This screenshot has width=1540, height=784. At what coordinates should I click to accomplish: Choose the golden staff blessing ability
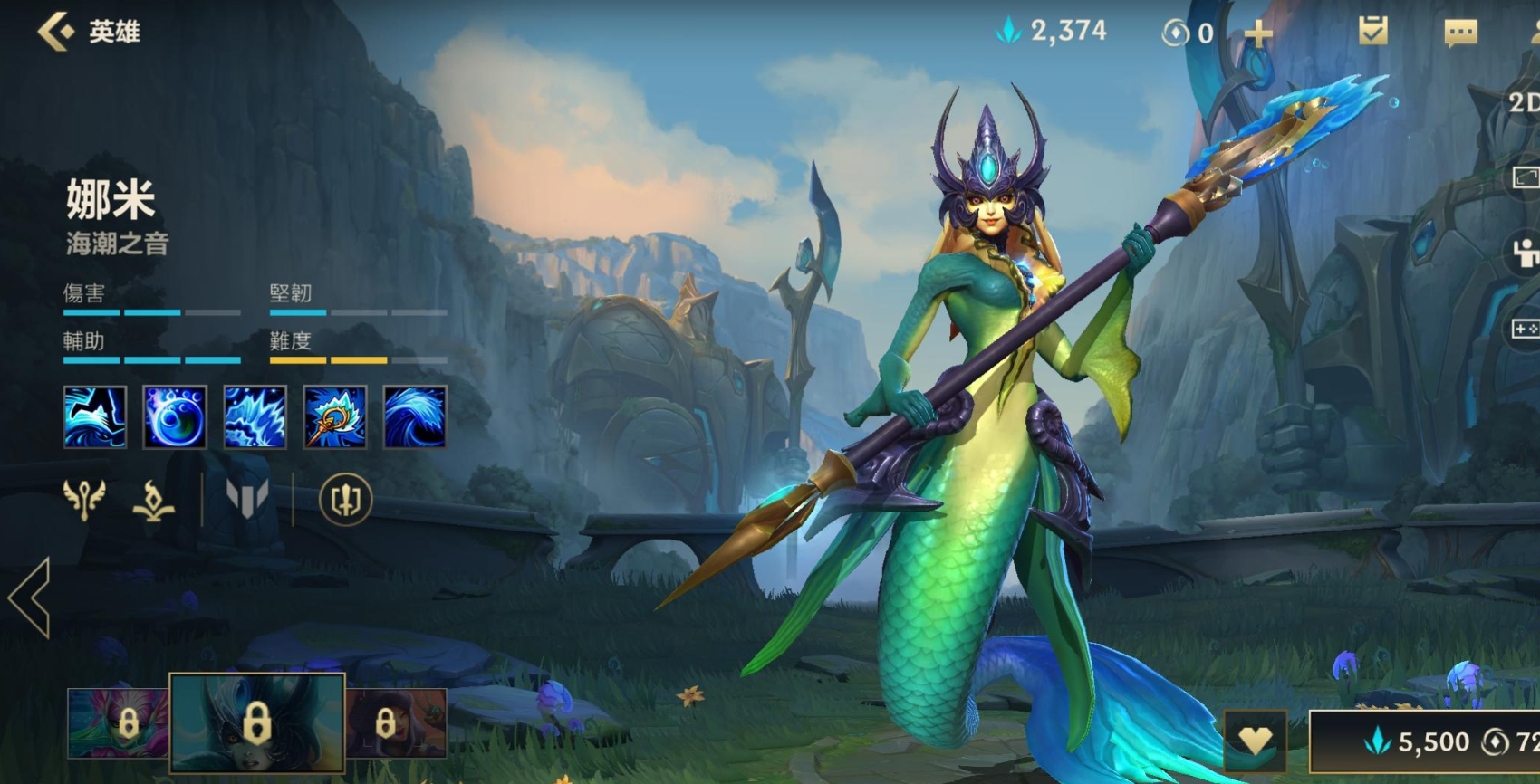point(335,417)
